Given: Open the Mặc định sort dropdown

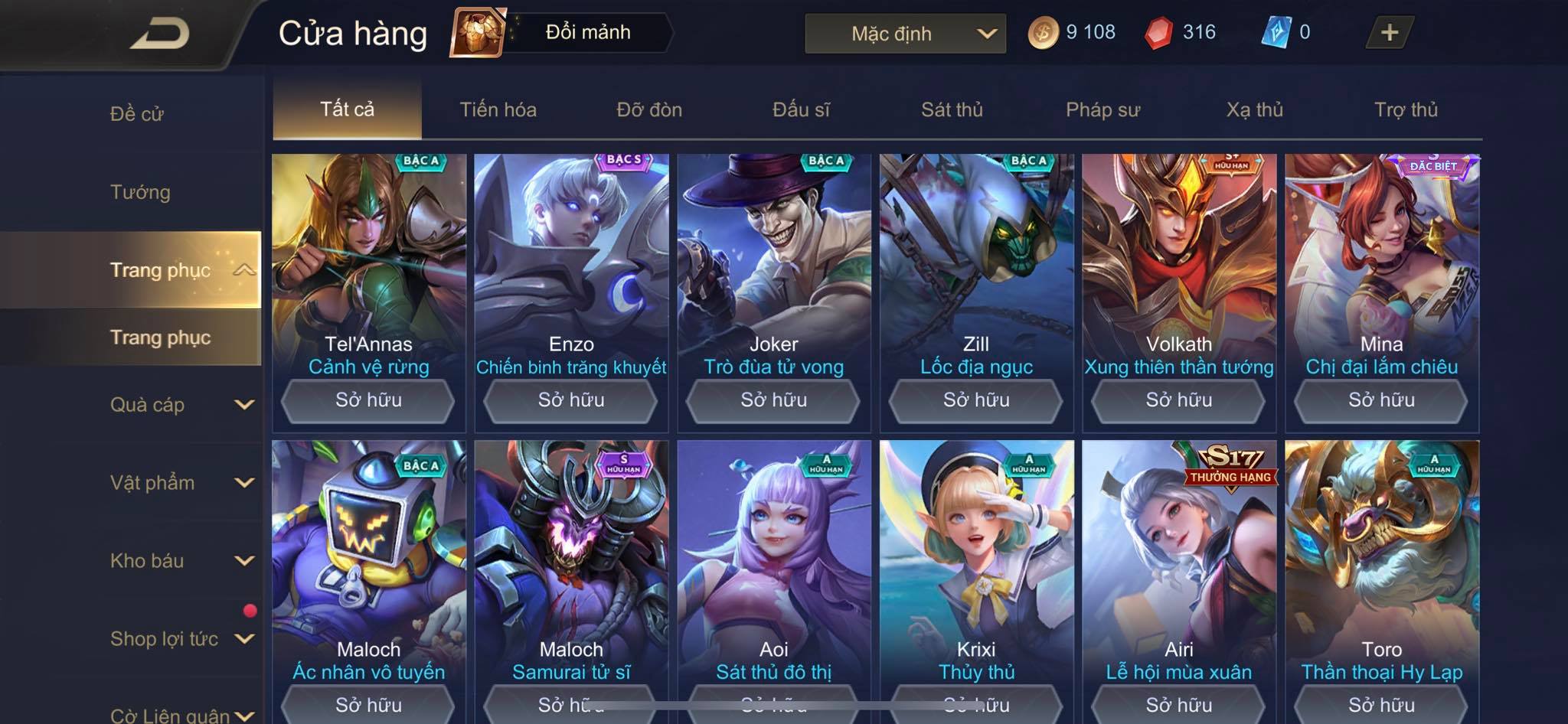Looking at the screenshot, I should pyautogui.click(x=905, y=34).
